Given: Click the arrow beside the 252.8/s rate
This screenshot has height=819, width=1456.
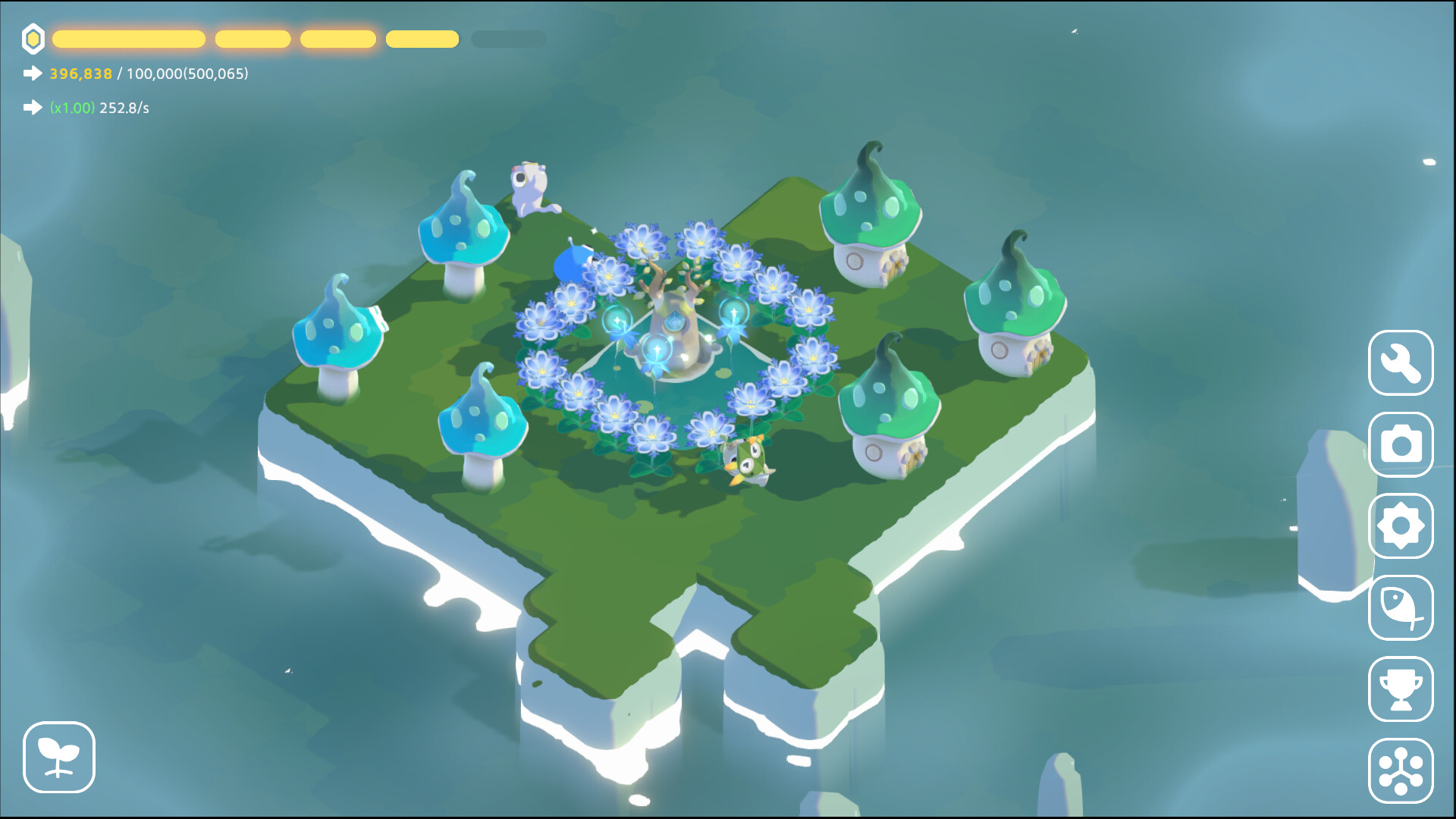Looking at the screenshot, I should point(31,108).
